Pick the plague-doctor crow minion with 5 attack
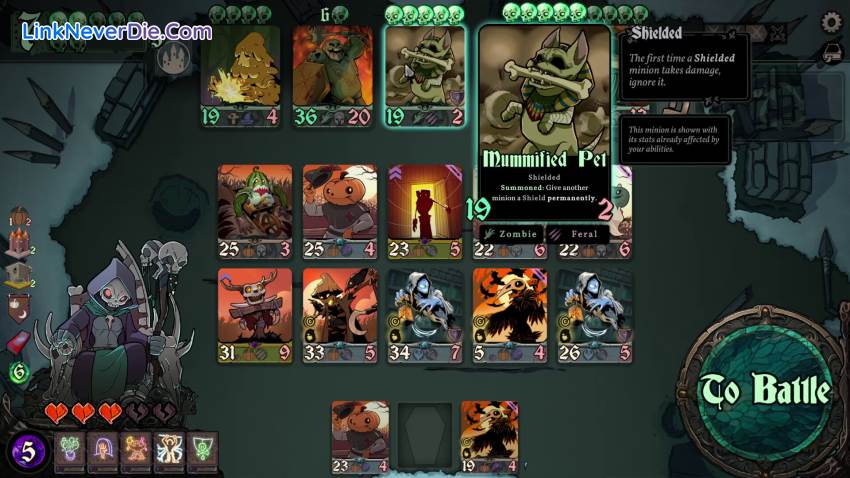Image resolution: width=850 pixels, height=478 pixels. tap(509, 314)
